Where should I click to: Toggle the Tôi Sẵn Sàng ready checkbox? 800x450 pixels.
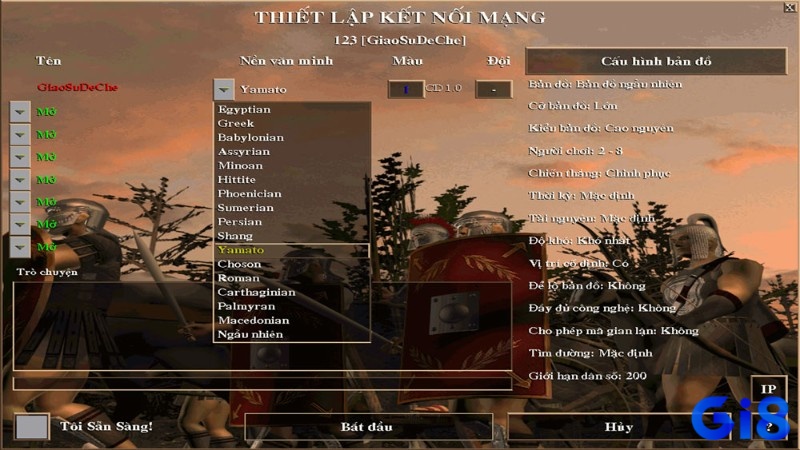click(x=32, y=427)
